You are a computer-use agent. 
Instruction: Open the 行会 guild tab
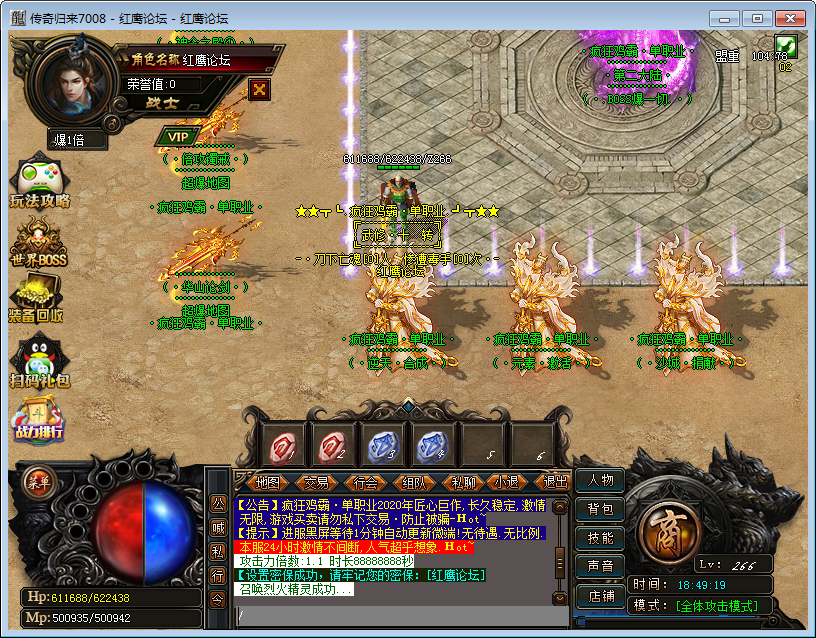pyautogui.click(x=366, y=482)
